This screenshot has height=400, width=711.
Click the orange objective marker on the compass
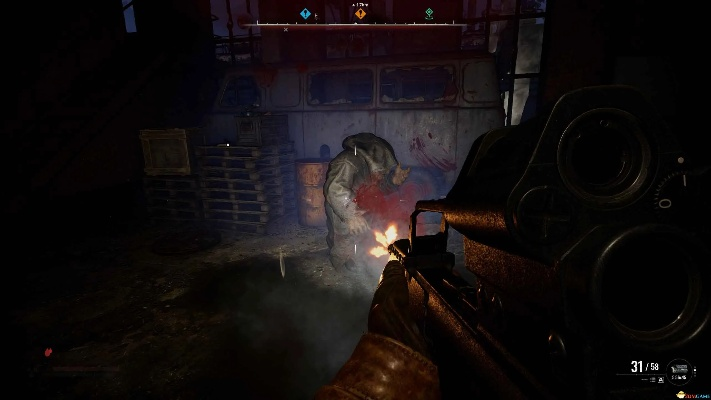tap(360, 14)
